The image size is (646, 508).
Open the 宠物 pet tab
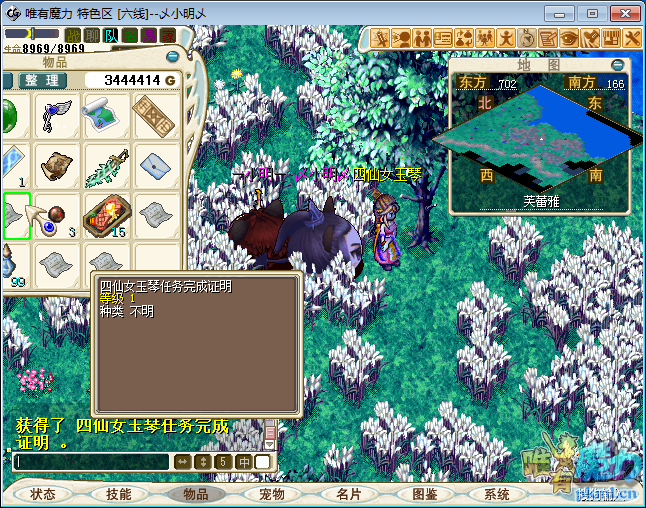tap(272, 494)
